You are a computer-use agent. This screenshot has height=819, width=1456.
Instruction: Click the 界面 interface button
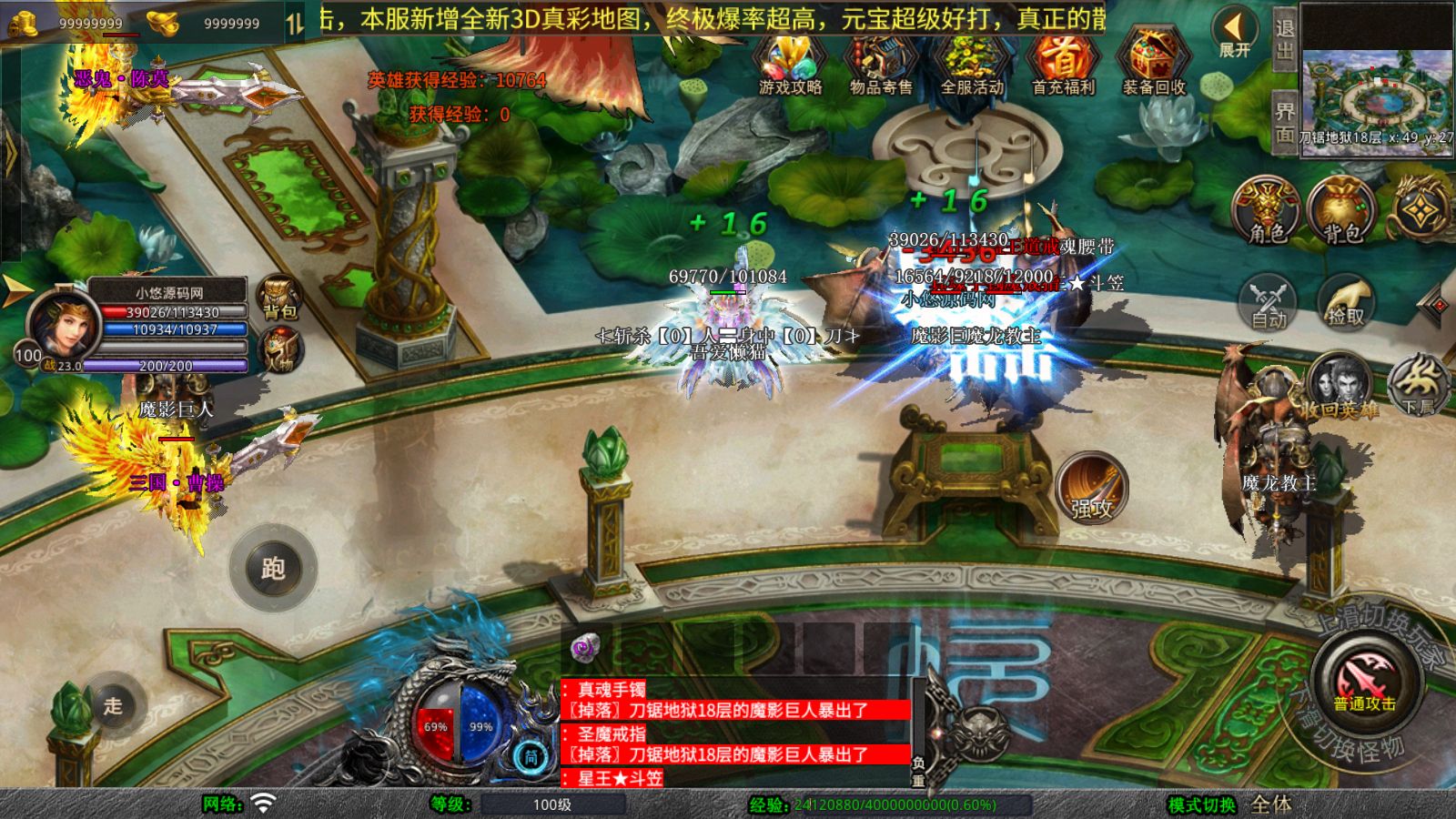(1284, 122)
